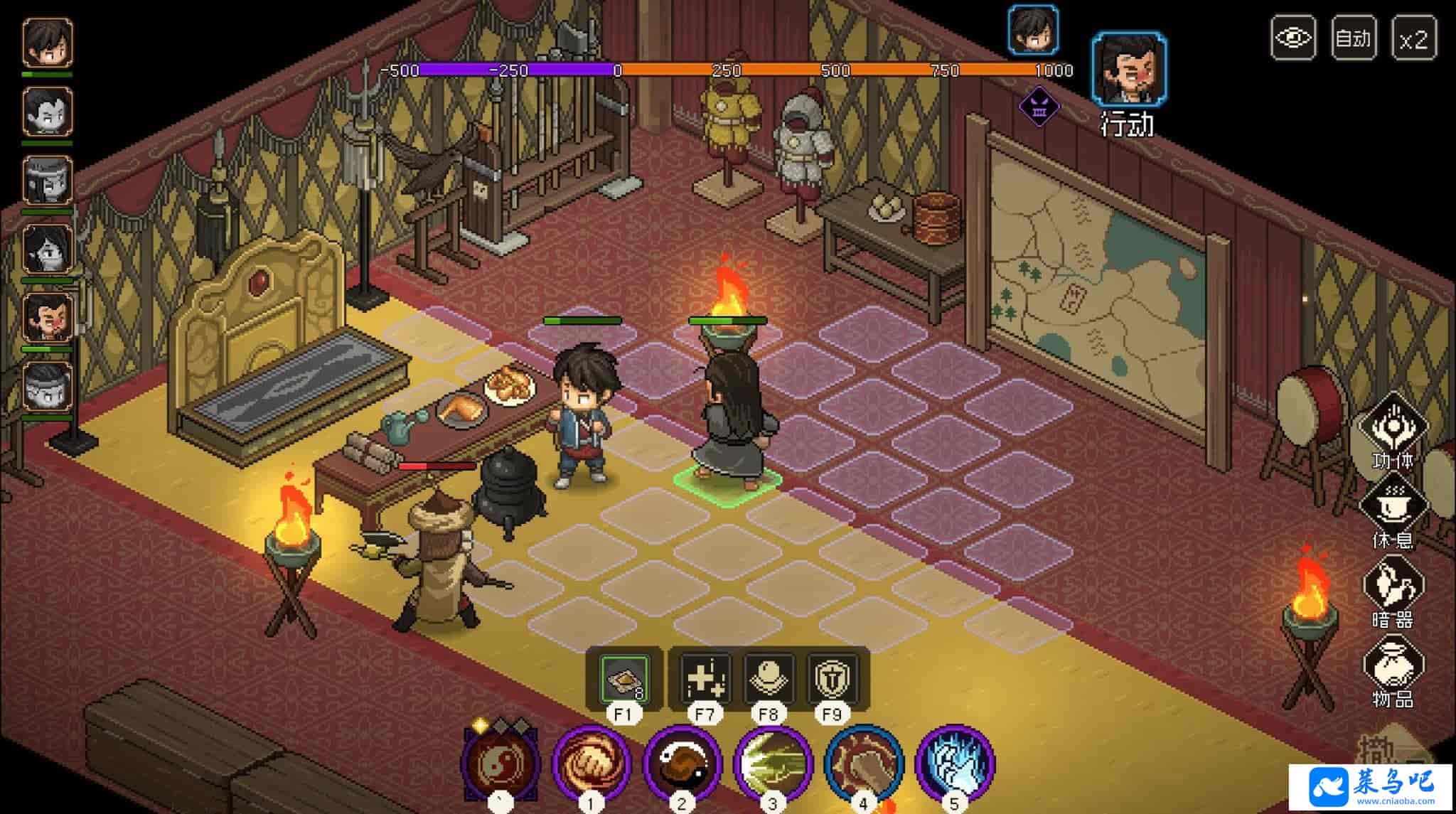
Task: Select the top party member portrait
Action: (48, 43)
